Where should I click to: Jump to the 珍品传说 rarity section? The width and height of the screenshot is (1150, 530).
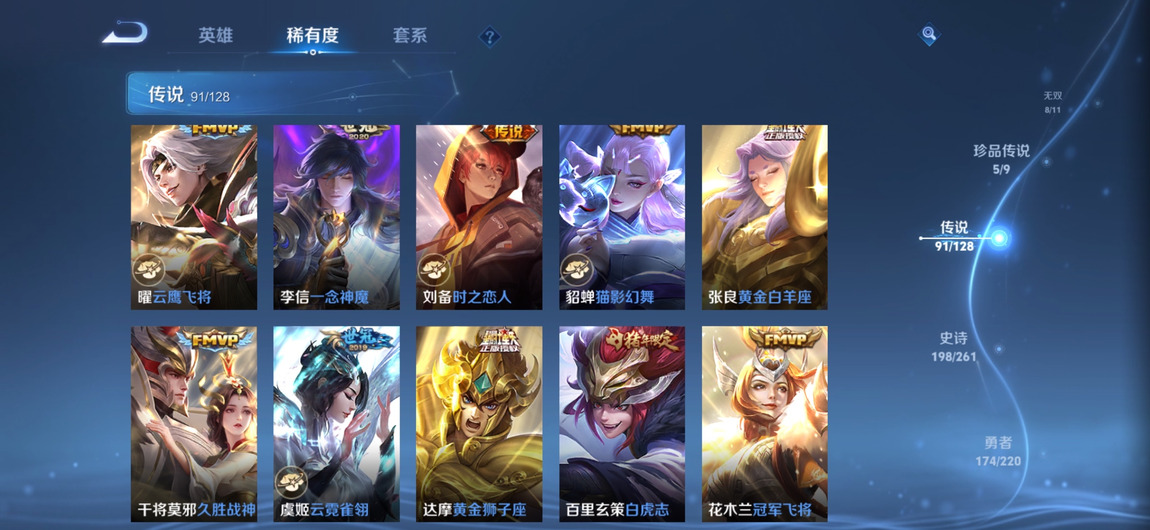tap(1001, 158)
